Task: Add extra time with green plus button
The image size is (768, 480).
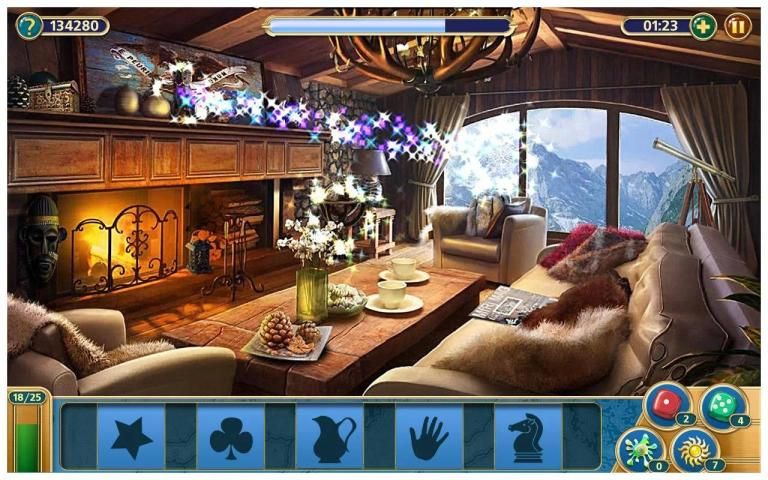Action: click(x=703, y=26)
